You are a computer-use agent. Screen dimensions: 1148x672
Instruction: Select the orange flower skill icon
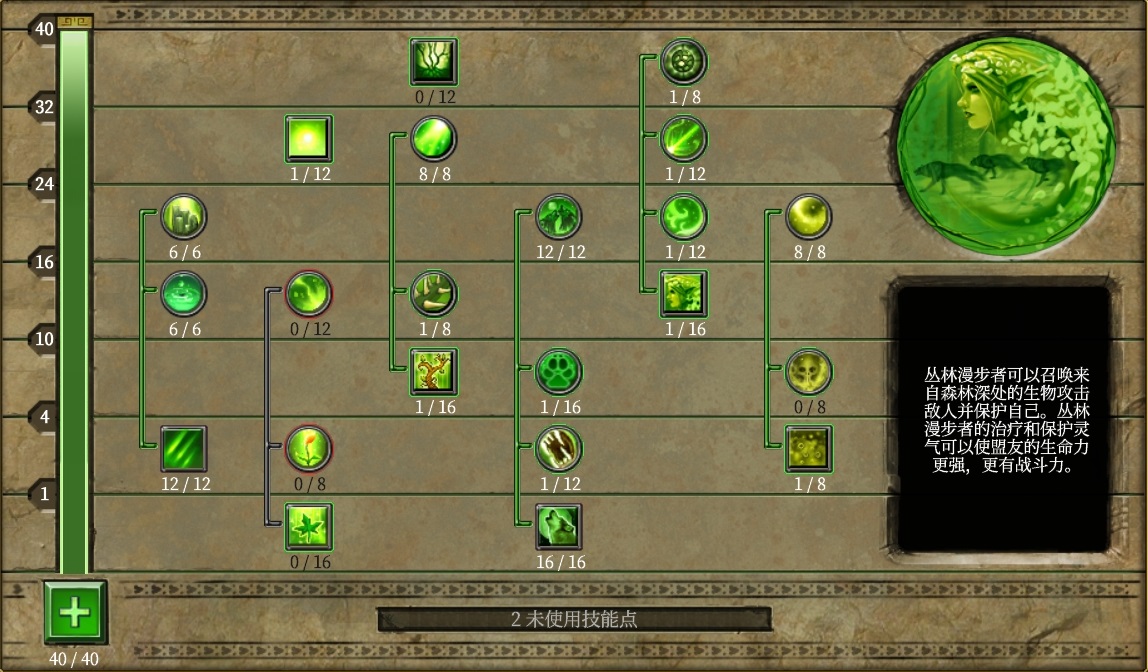(309, 449)
